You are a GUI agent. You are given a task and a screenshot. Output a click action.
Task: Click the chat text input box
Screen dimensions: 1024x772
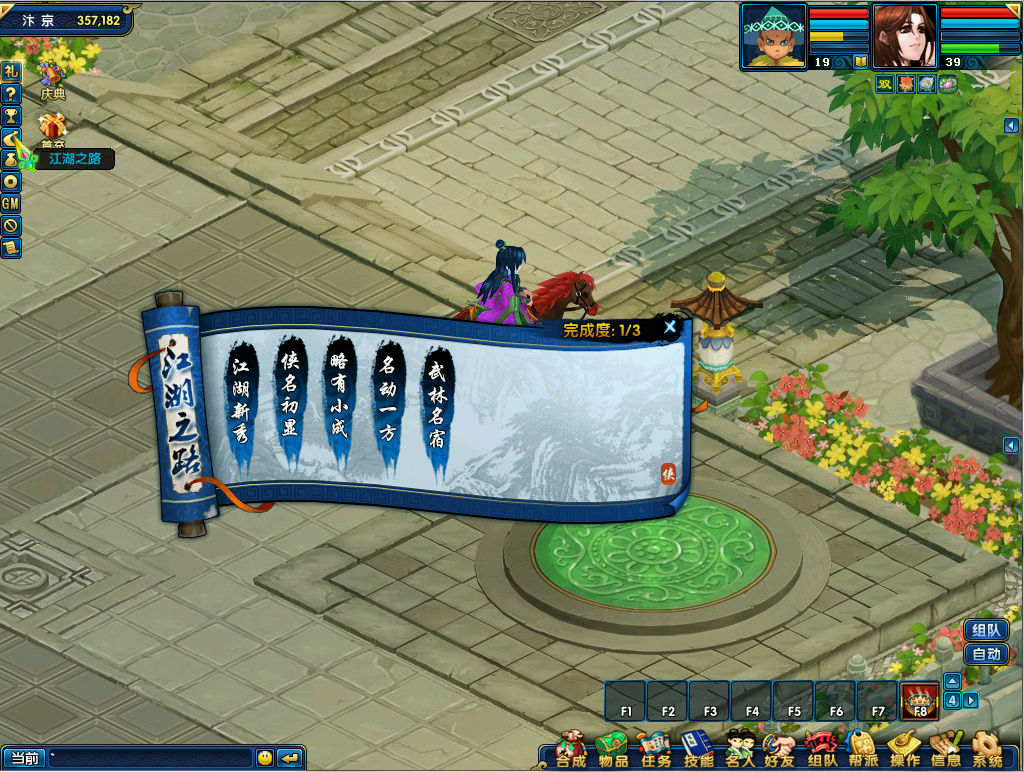tap(150, 758)
